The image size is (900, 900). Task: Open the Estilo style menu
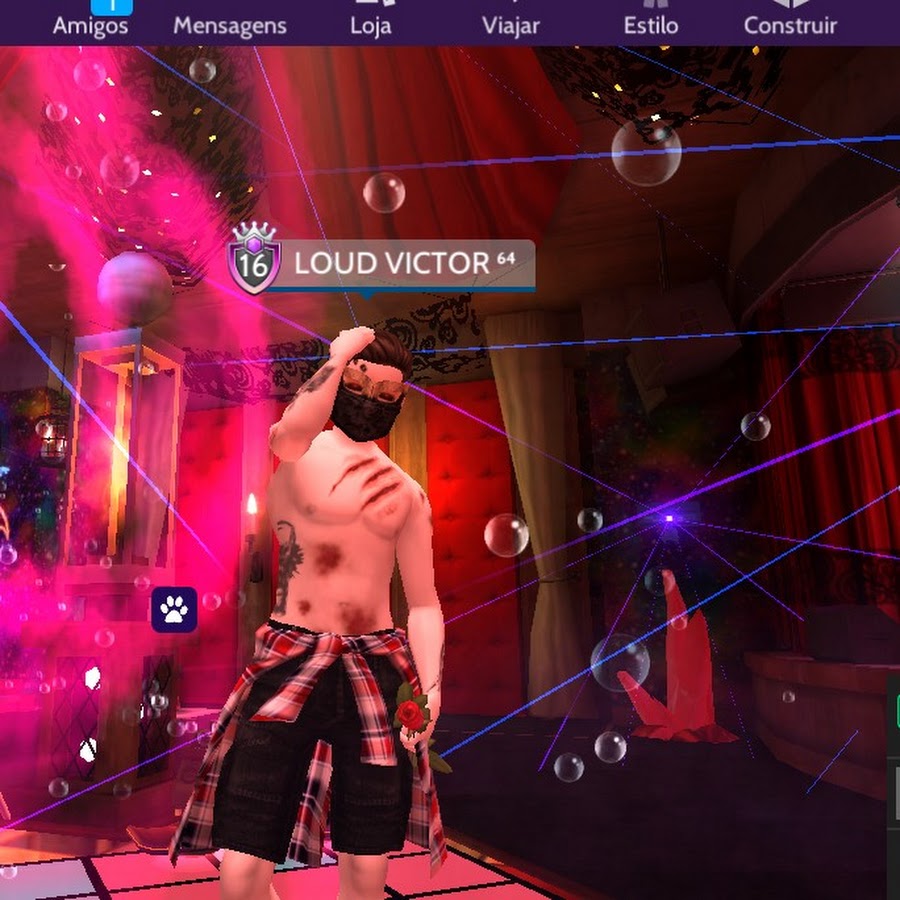point(650,20)
